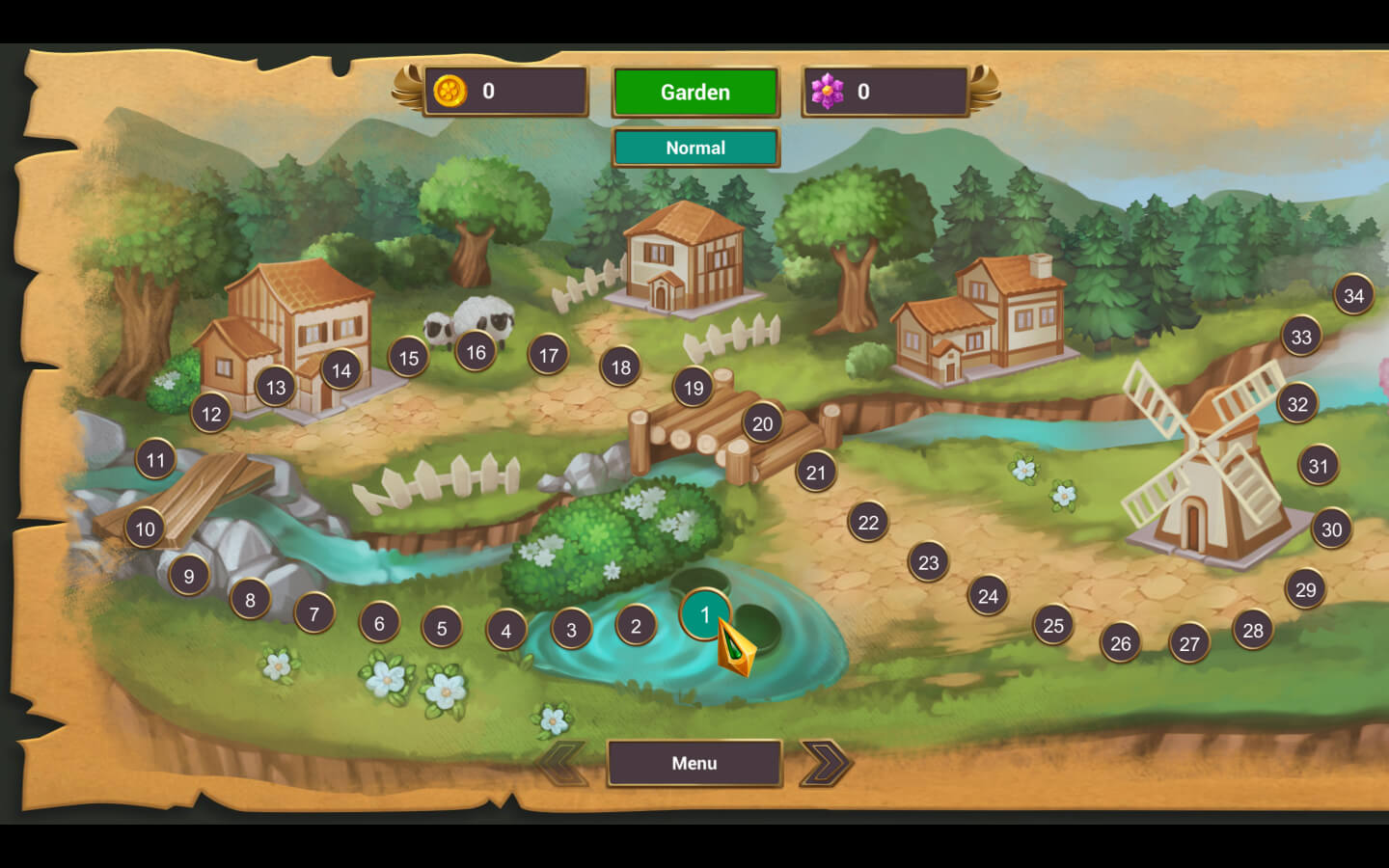Select level 19 node
This screenshot has height=868, width=1389.
coord(694,388)
